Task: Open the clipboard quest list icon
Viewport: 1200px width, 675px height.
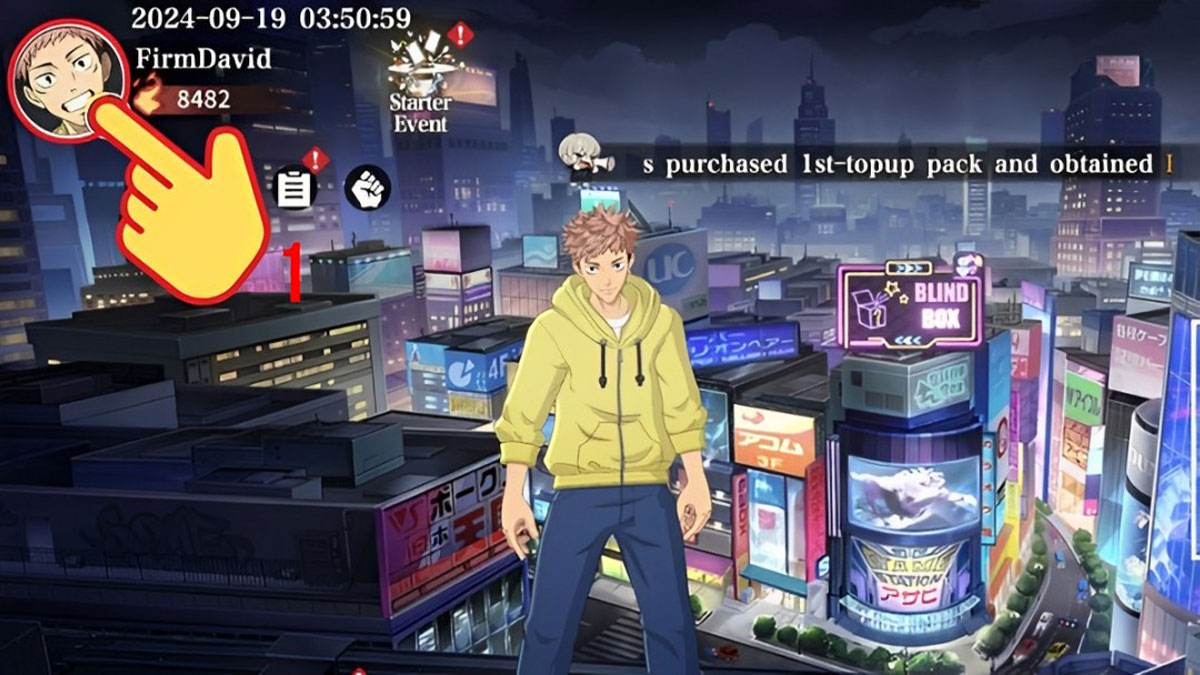Action: tap(295, 188)
